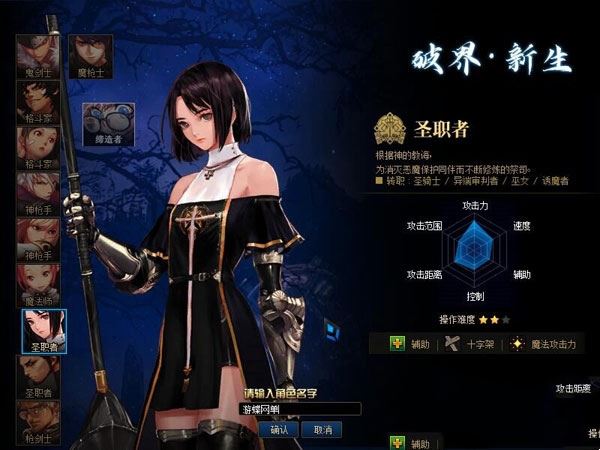Choose the highlighted 圣职者 portrait
The height and width of the screenshot is (450, 600).
43,331
